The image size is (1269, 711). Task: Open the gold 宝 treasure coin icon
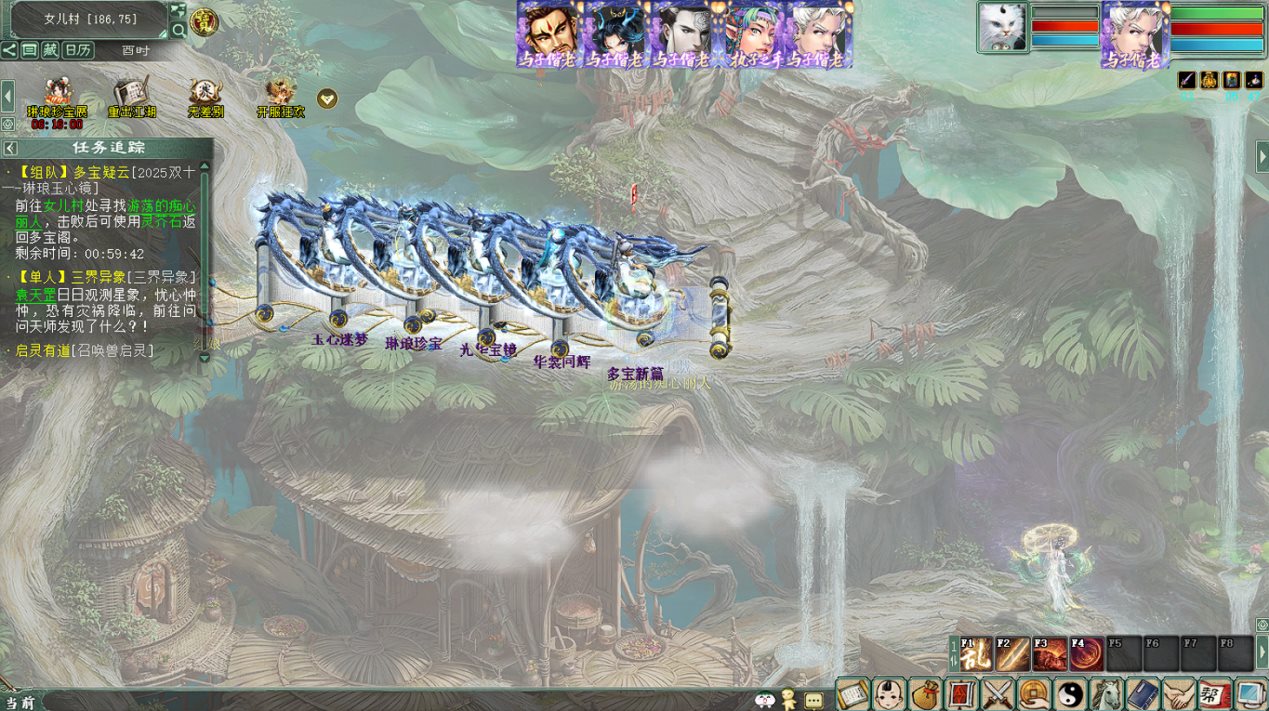(x=205, y=22)
